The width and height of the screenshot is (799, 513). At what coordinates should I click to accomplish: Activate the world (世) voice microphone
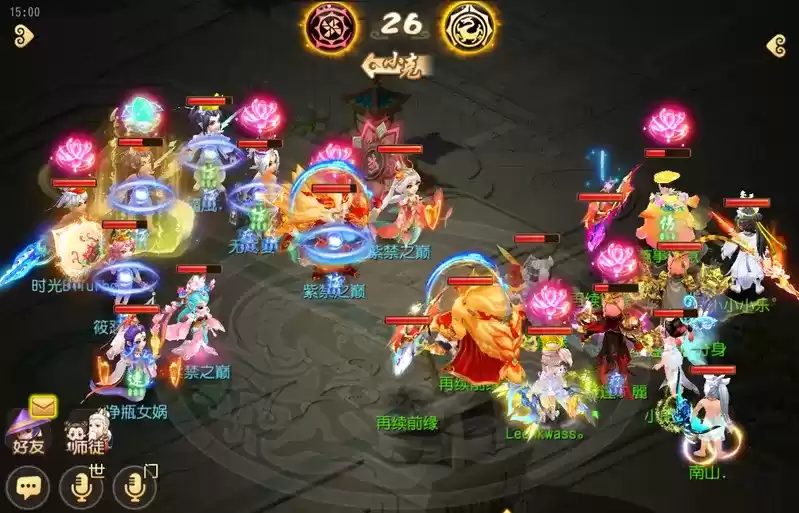pos(81,488)
